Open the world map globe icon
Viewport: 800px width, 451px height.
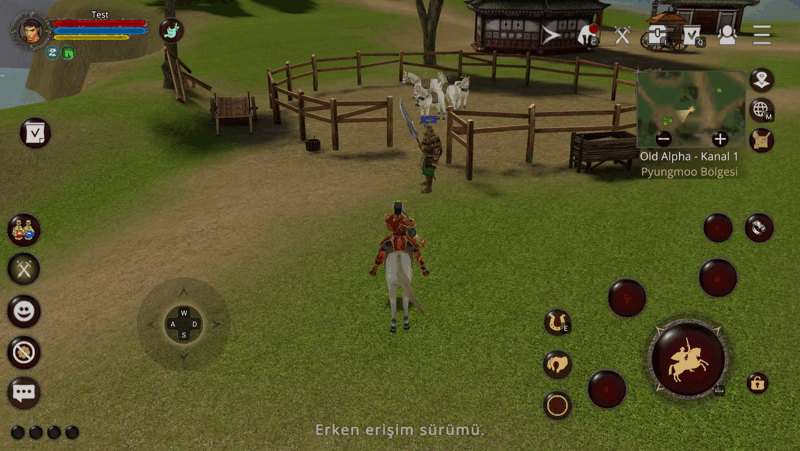tap(762, 110)
